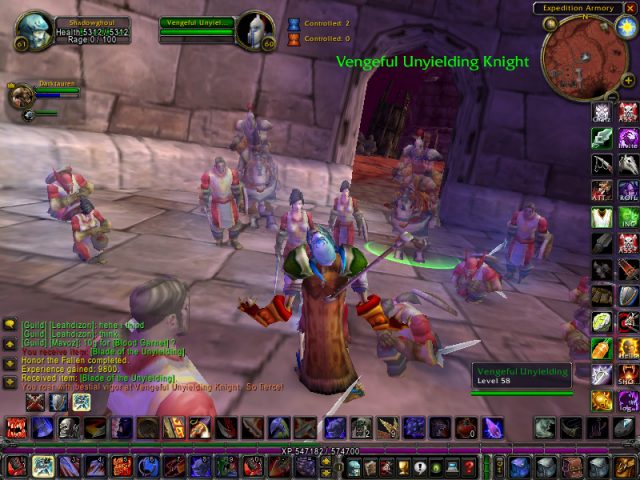Select the Vengeful Unyielding Knight target portrait
The height and width of the screenshot is (480, 640).
(x=254, y=28)
